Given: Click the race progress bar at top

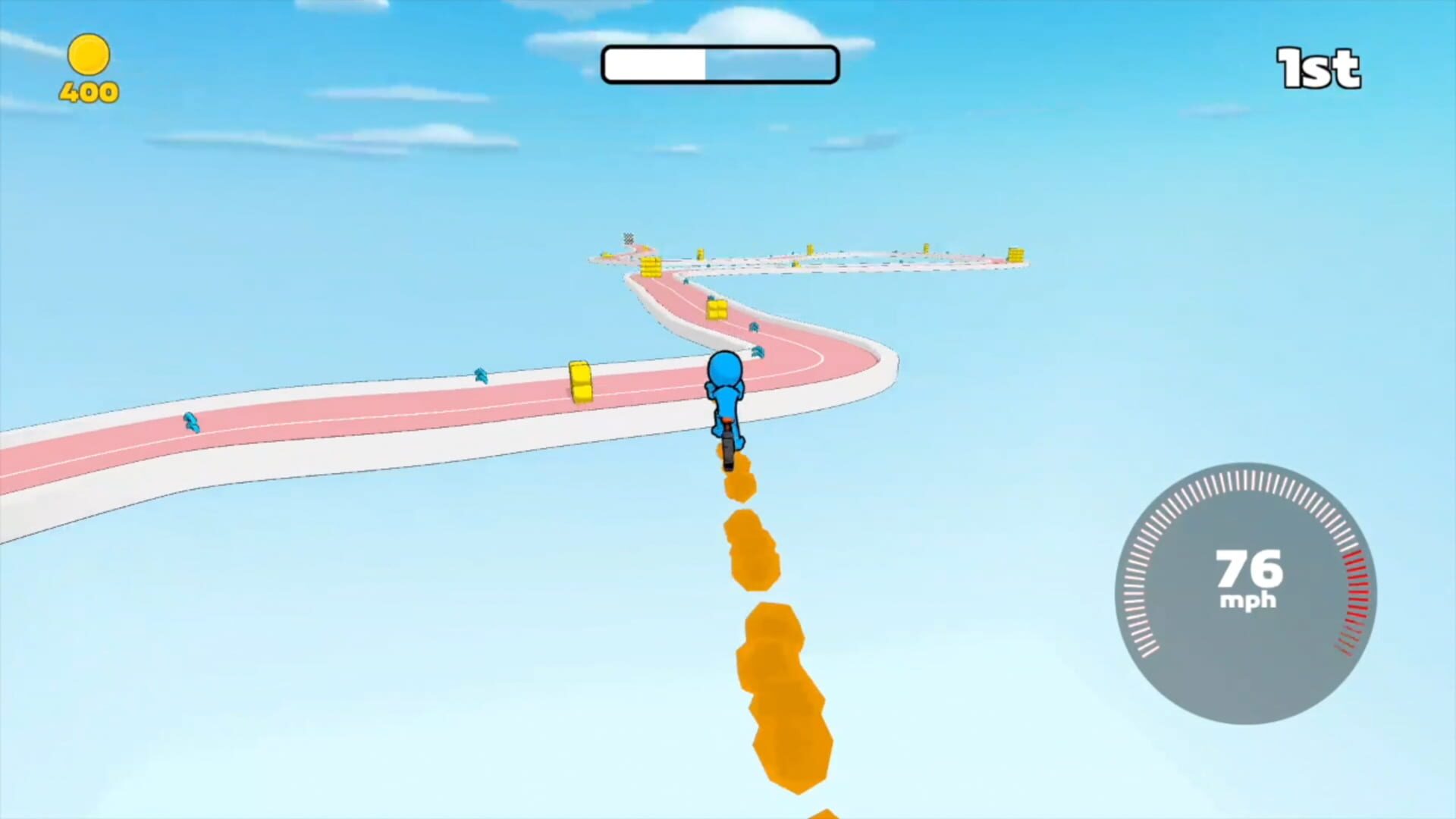Looking at the screenshot, I should click(x=720, y=64).
